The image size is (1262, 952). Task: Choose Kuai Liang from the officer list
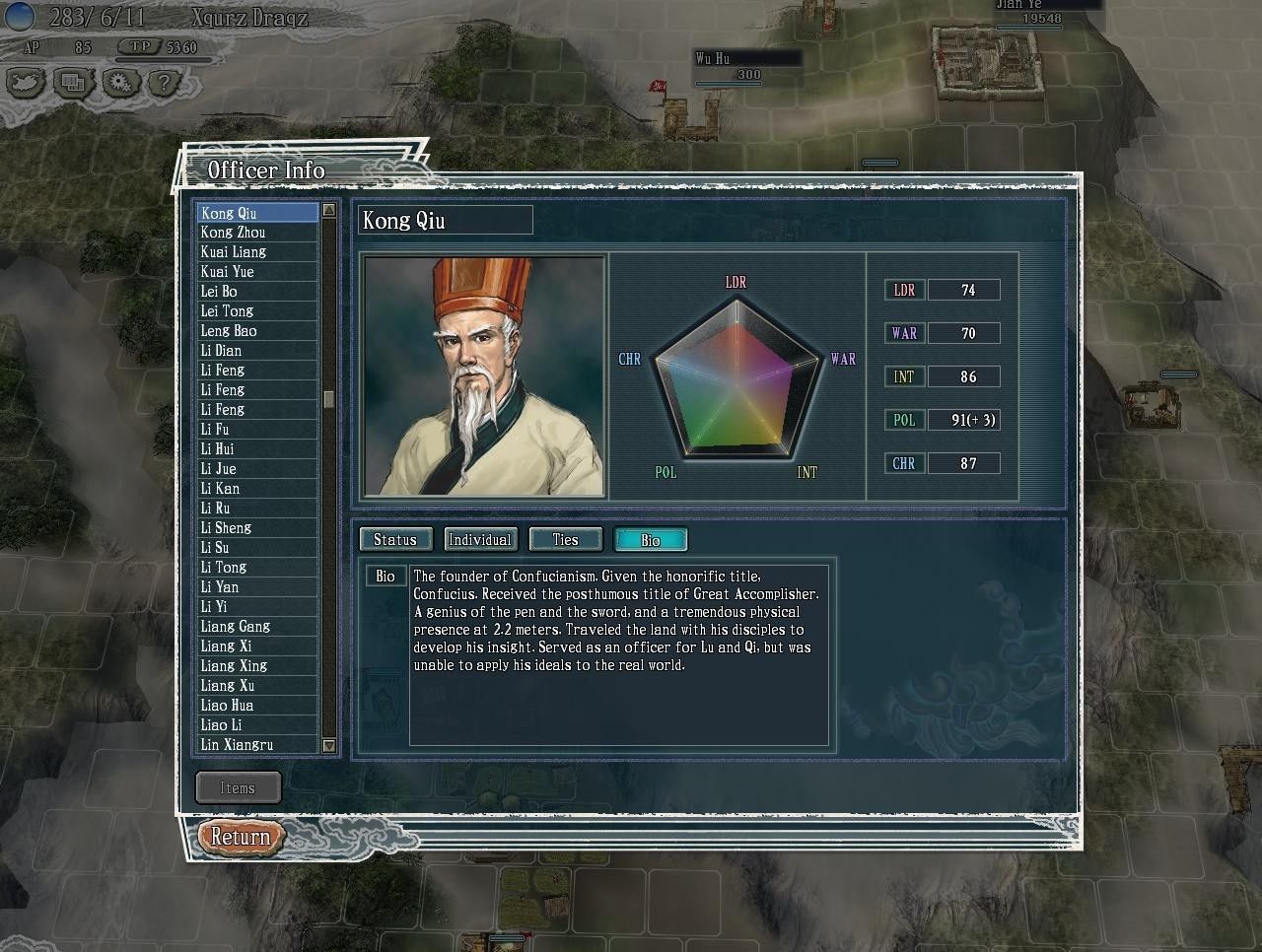pyautogui.click(x=234, y=252)
